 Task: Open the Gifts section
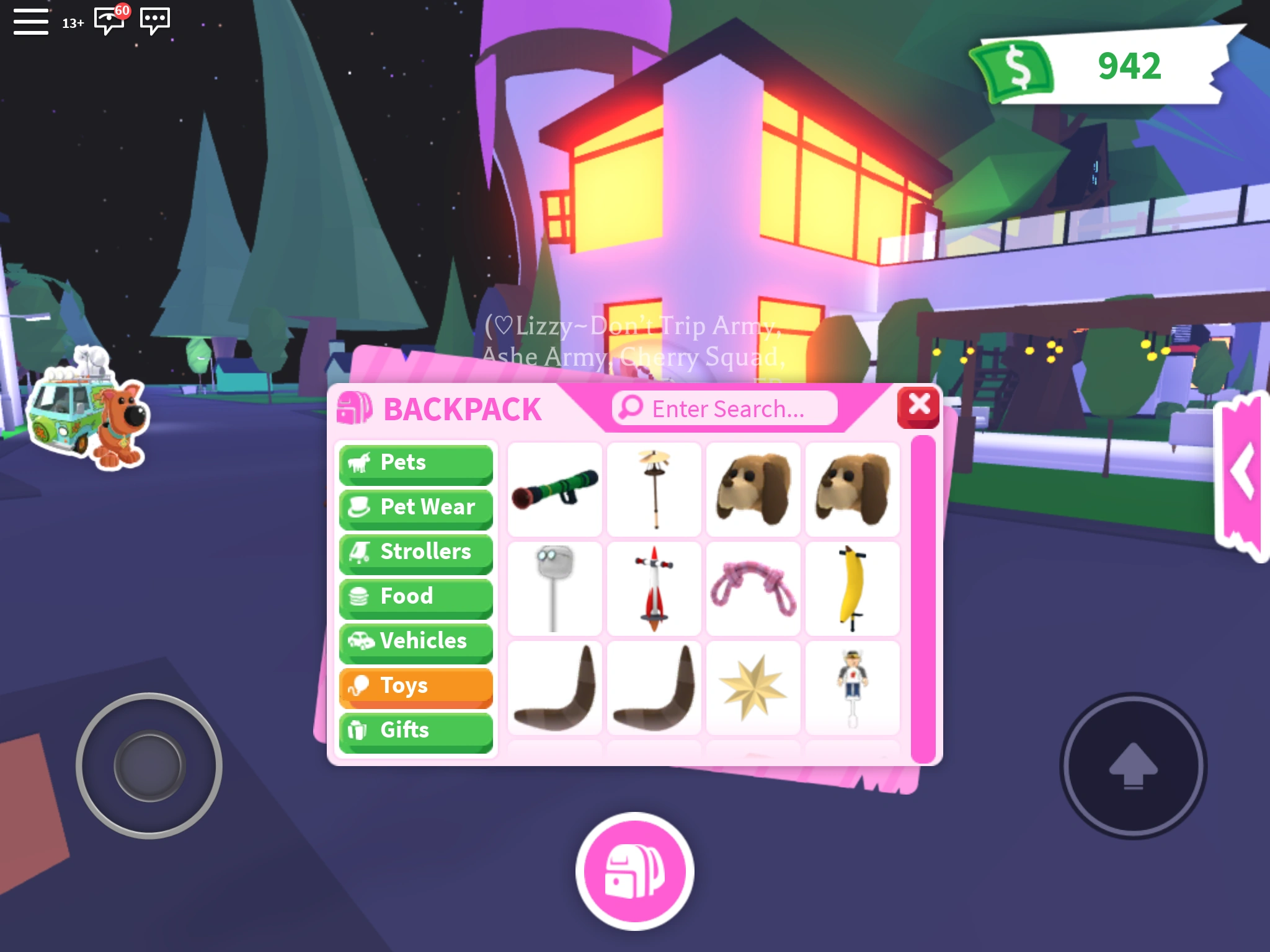click(x=415, y=730)
